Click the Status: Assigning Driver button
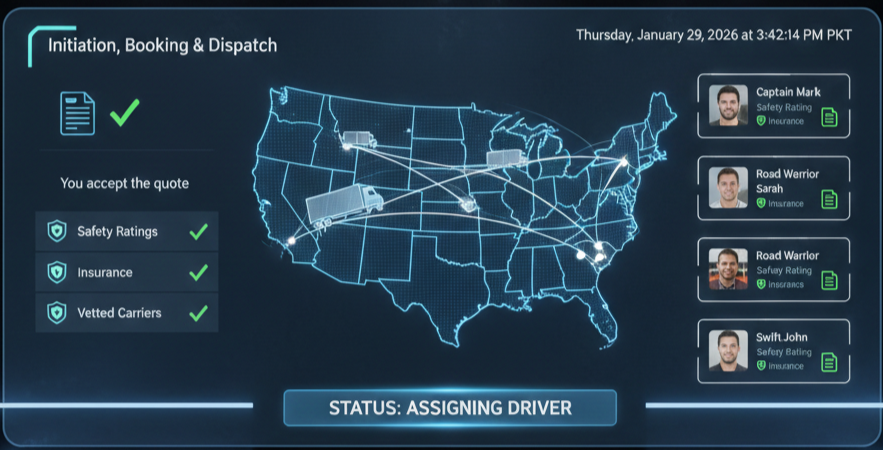 (x=450, y=408)
